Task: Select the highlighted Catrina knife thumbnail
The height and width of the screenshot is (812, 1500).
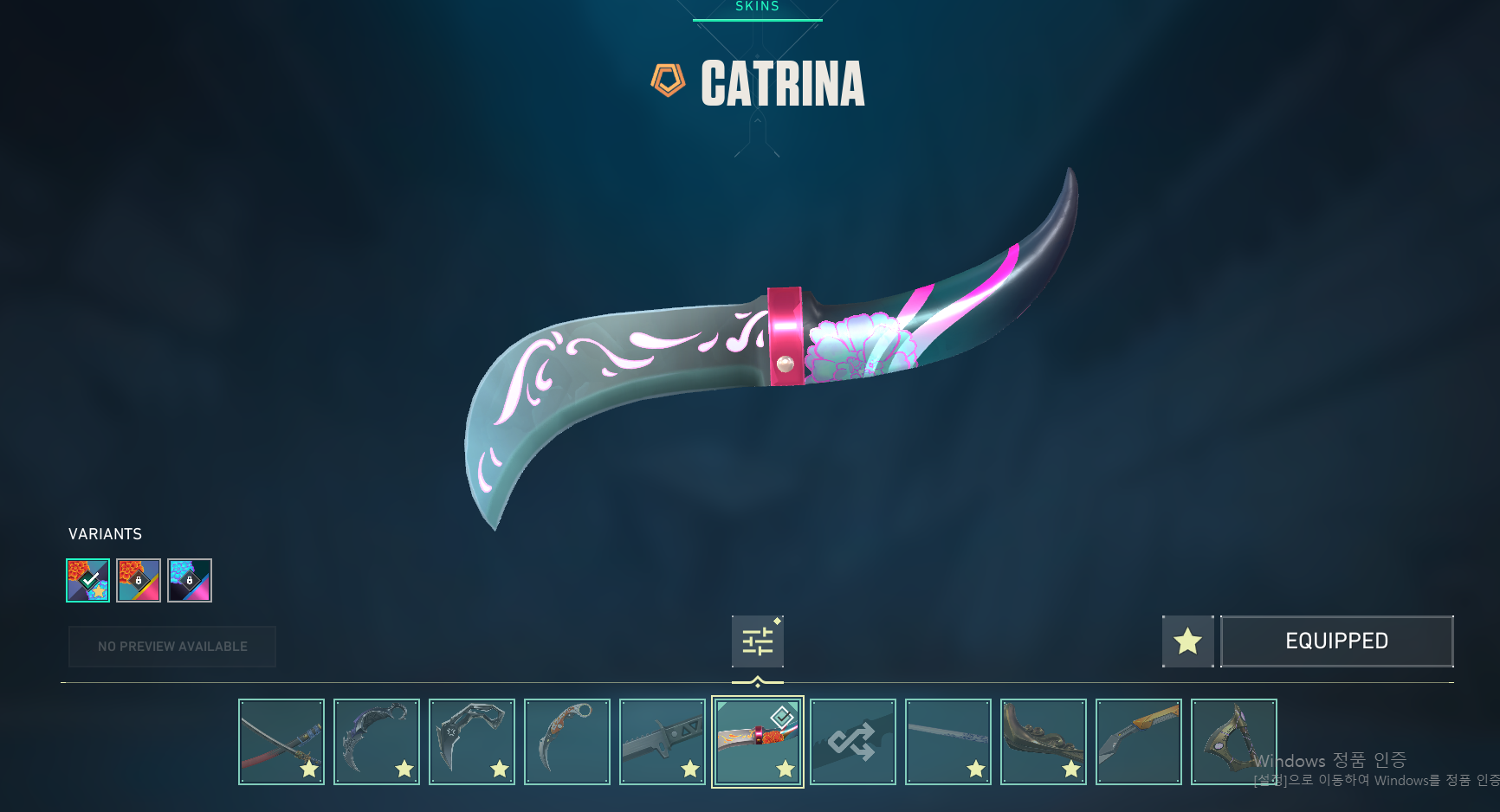Action: coord(758,742)
